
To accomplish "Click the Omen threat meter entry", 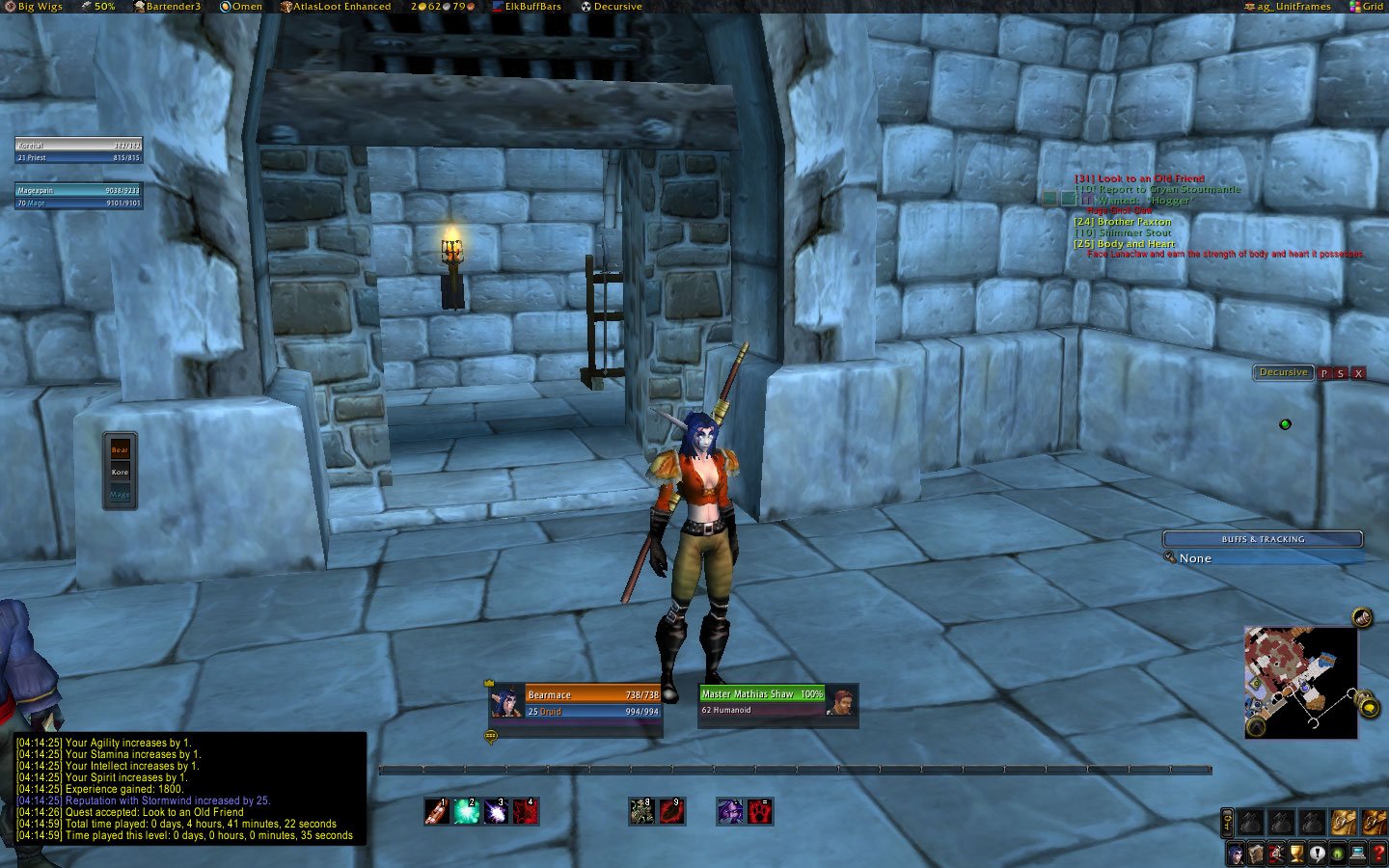I will coord(241,7).
